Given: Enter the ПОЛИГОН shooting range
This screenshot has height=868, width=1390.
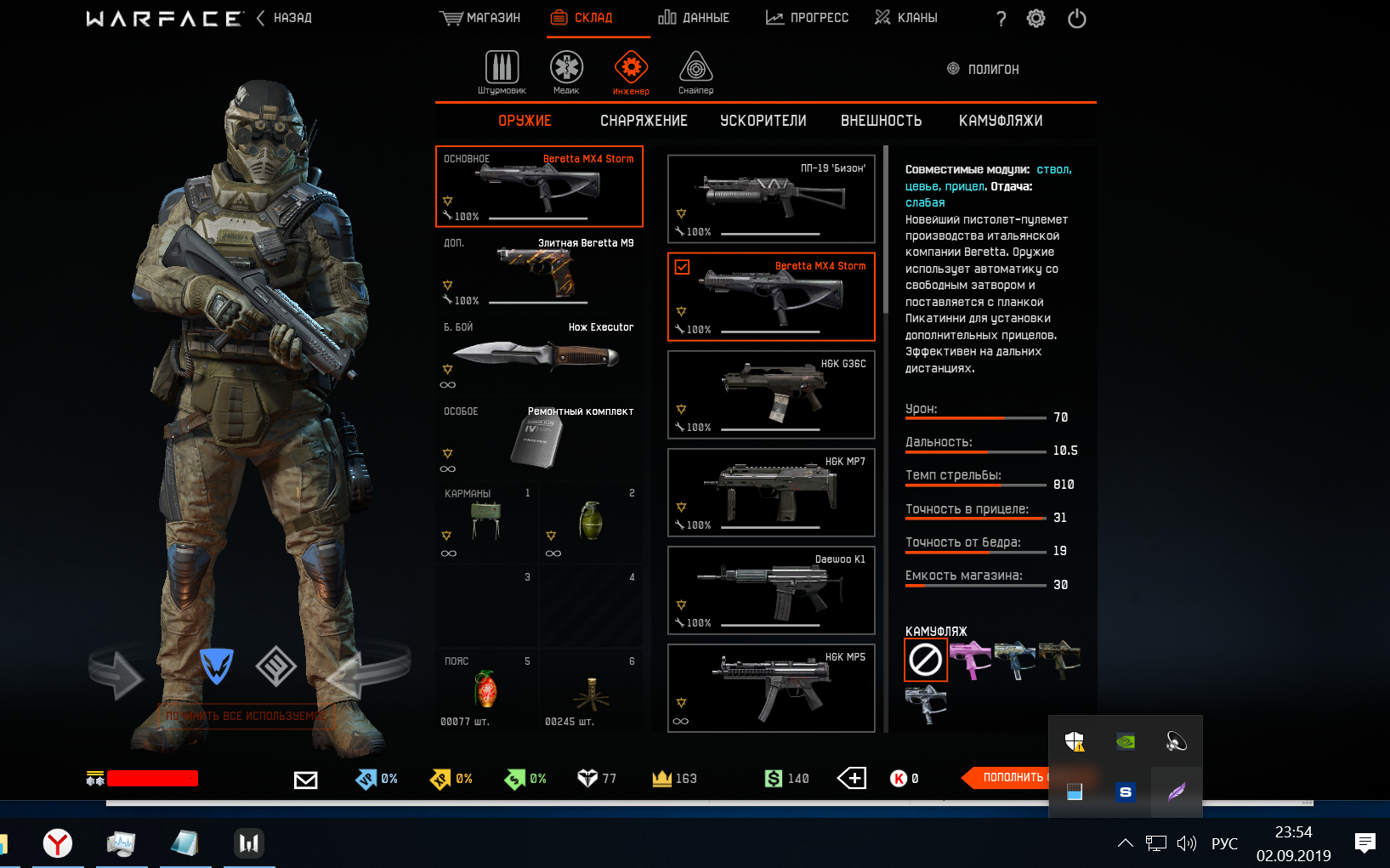Looking at the screenshot, I should [x=984, y=69].
